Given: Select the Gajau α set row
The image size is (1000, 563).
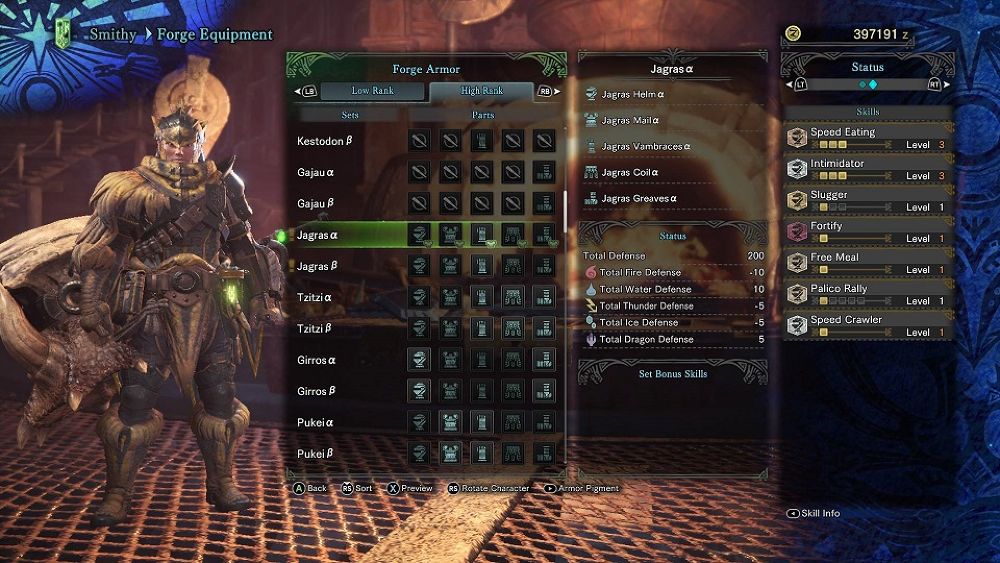Looking at the screenshot, I should [317, 173].
